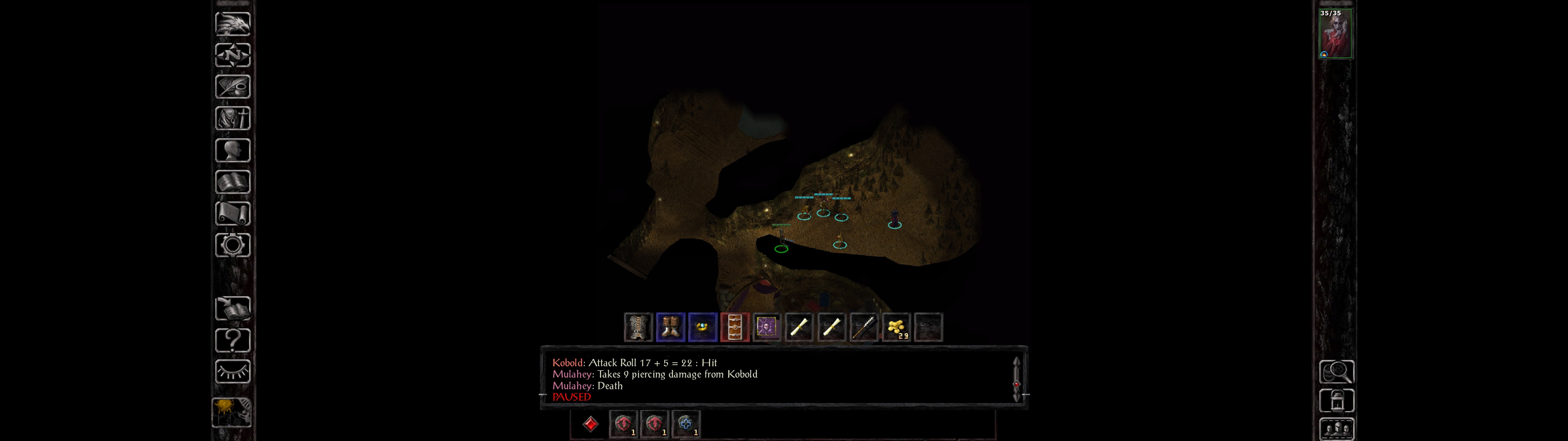This screenshot has width=1568, height=441.
Task: Take the wooden shield from loot
Action: (735, 328)
